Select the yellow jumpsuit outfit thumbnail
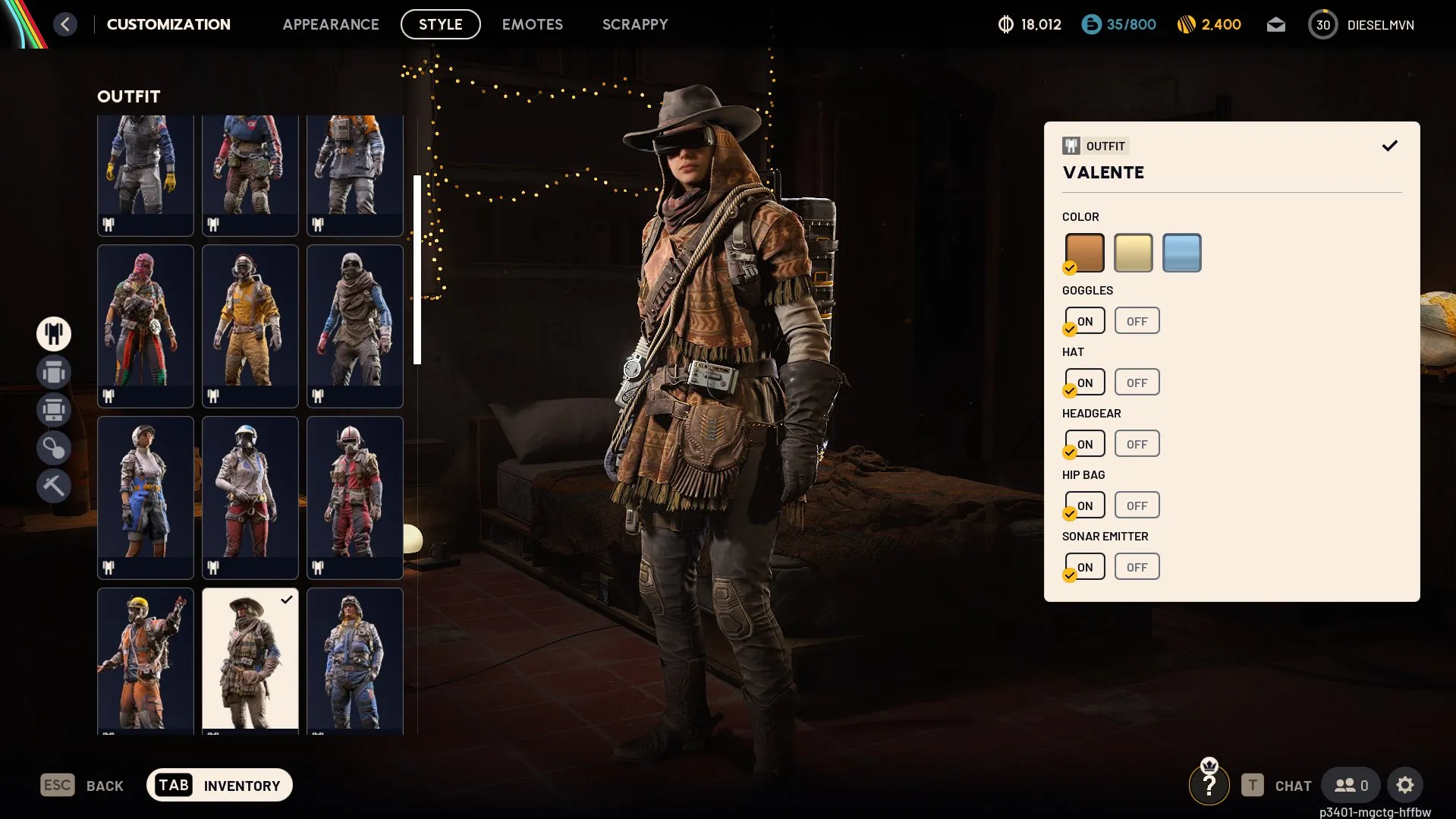Screen dimensions: 1456x819 (x=250, y=325)
